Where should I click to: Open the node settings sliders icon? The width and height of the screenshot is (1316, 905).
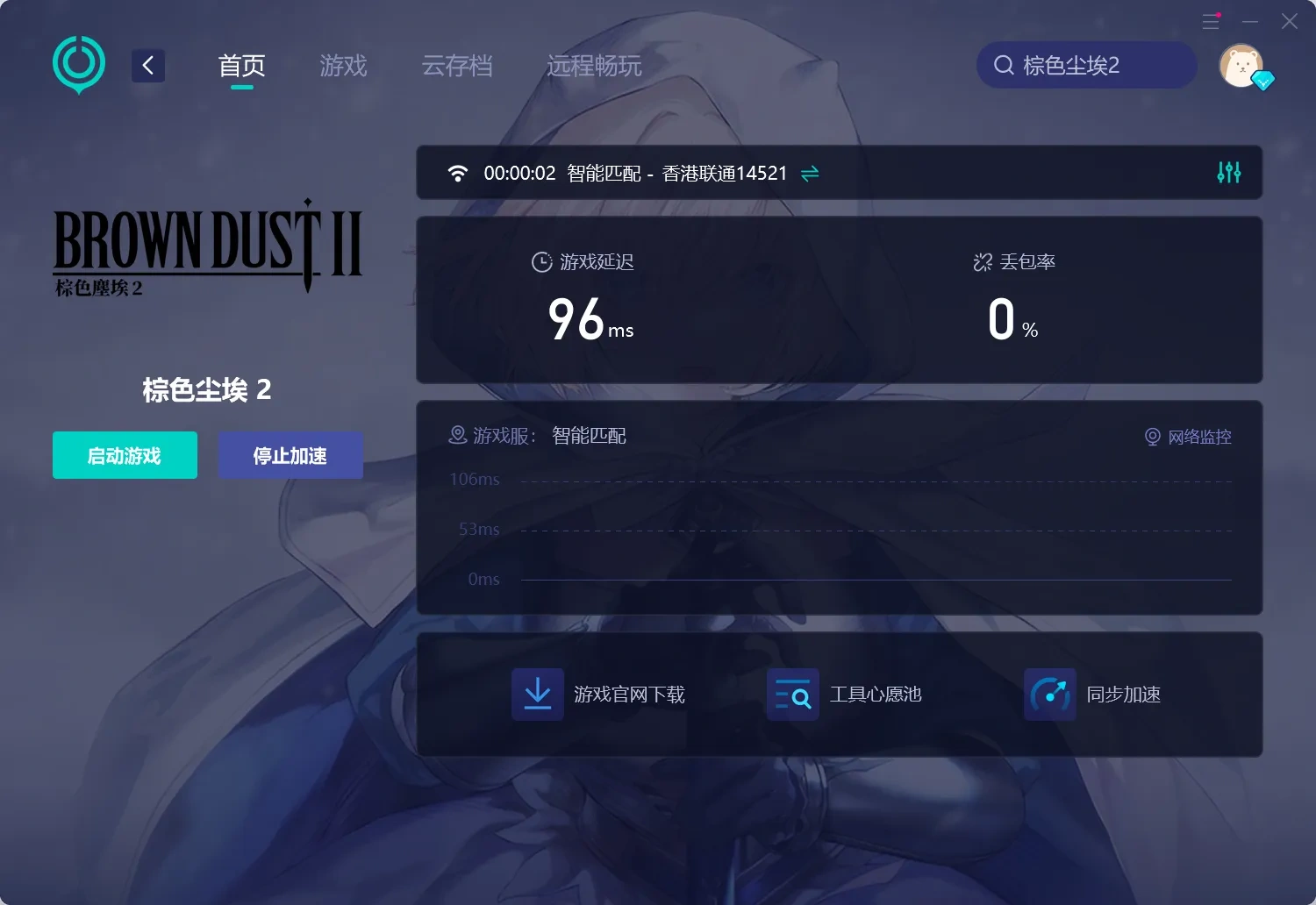tap(1228, 173)
